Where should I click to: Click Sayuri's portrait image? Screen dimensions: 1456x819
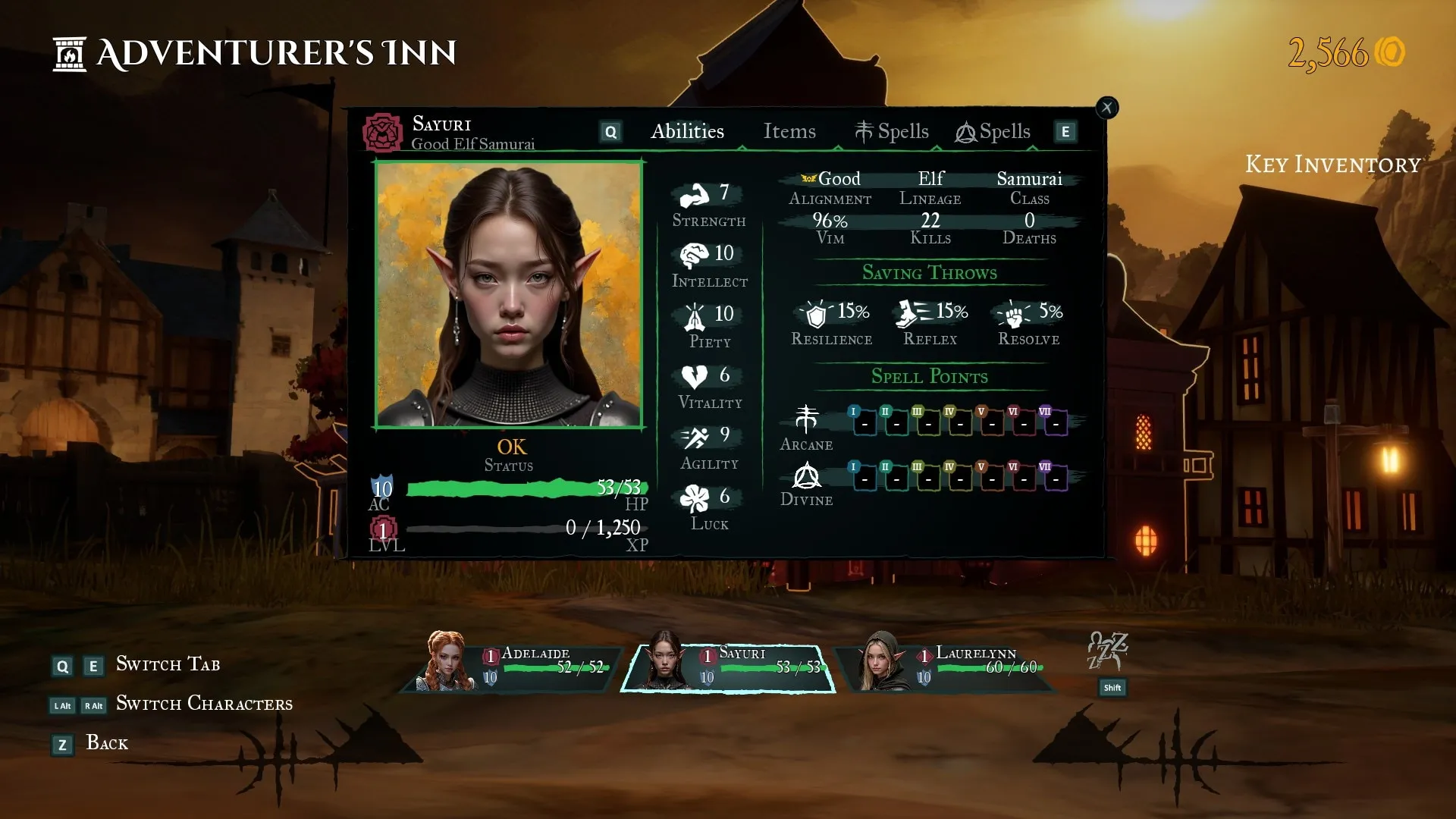(x=509, y=294)
